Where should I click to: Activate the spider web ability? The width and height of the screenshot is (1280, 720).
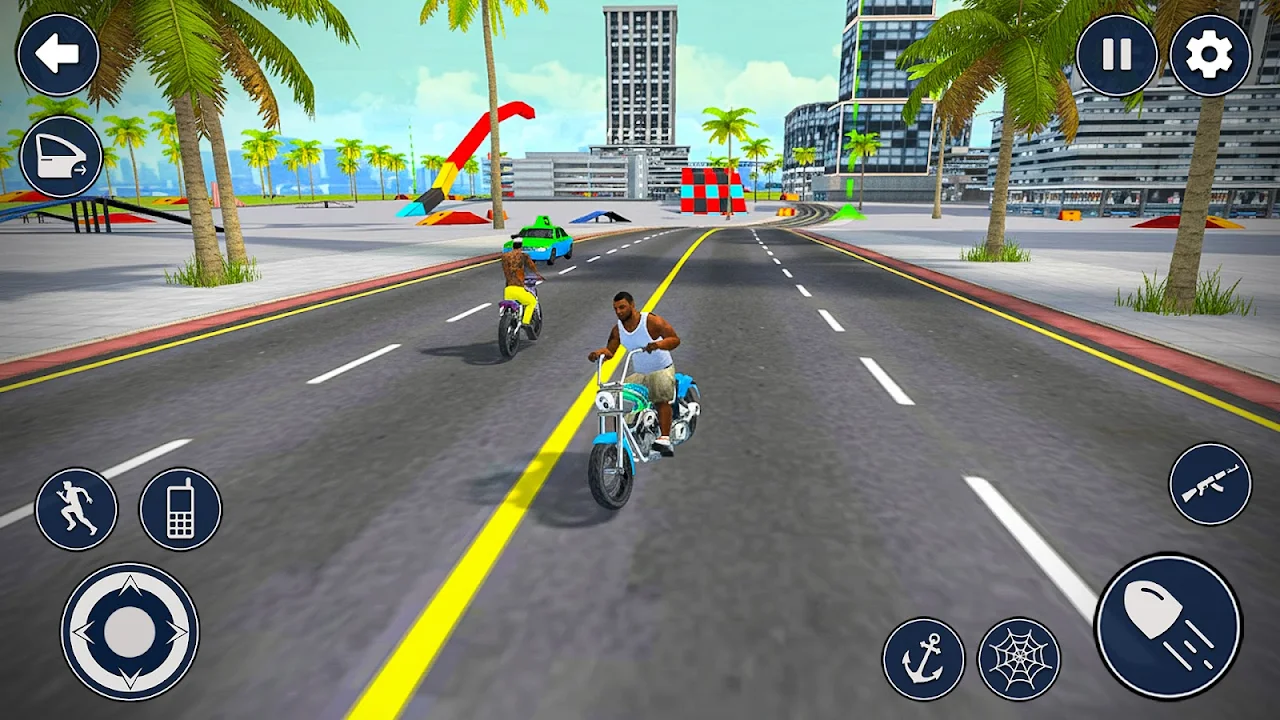(x=1018, y=659)
